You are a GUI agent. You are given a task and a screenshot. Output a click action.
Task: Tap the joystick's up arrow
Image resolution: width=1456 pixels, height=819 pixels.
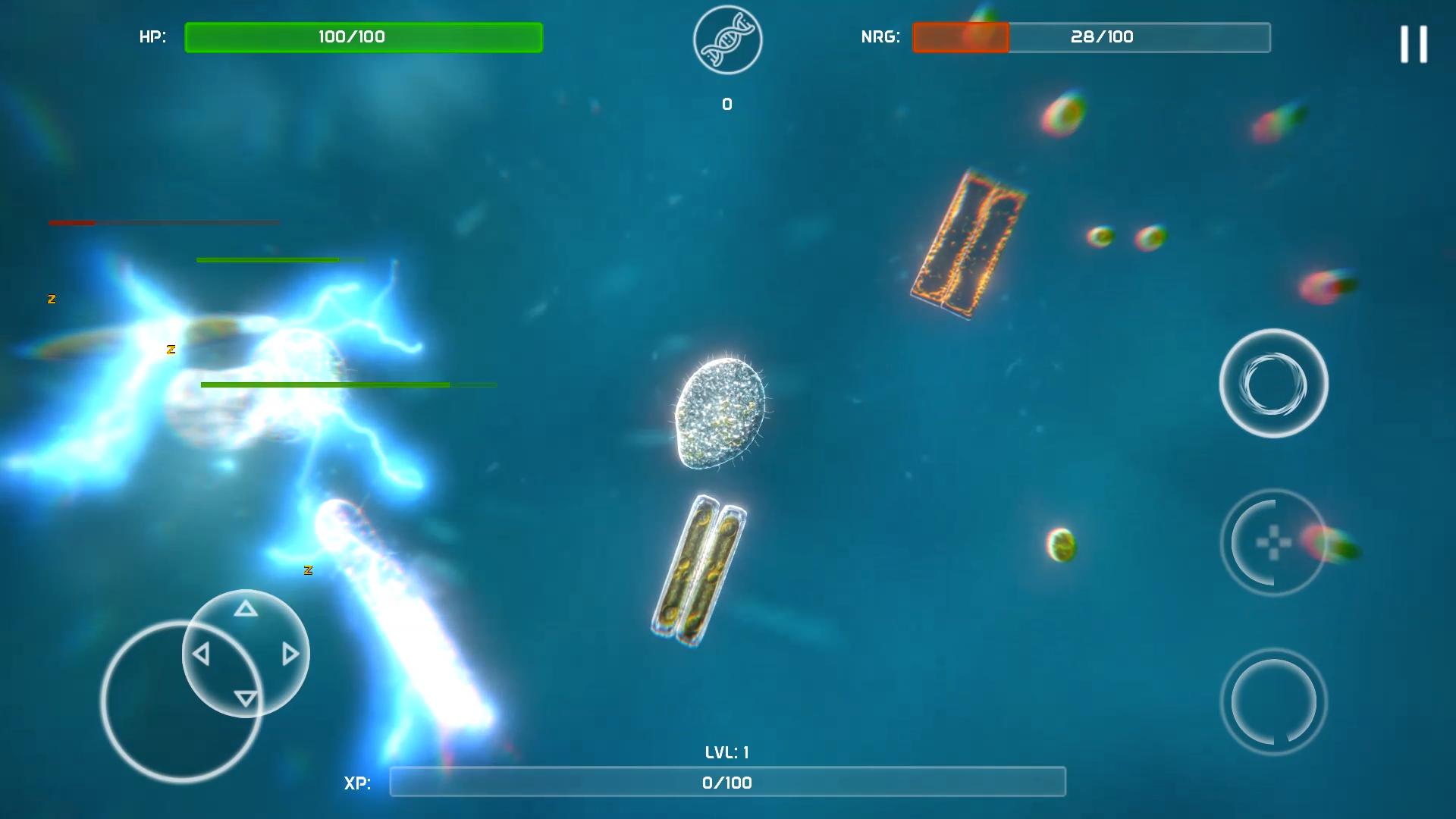tap(245, 609)
